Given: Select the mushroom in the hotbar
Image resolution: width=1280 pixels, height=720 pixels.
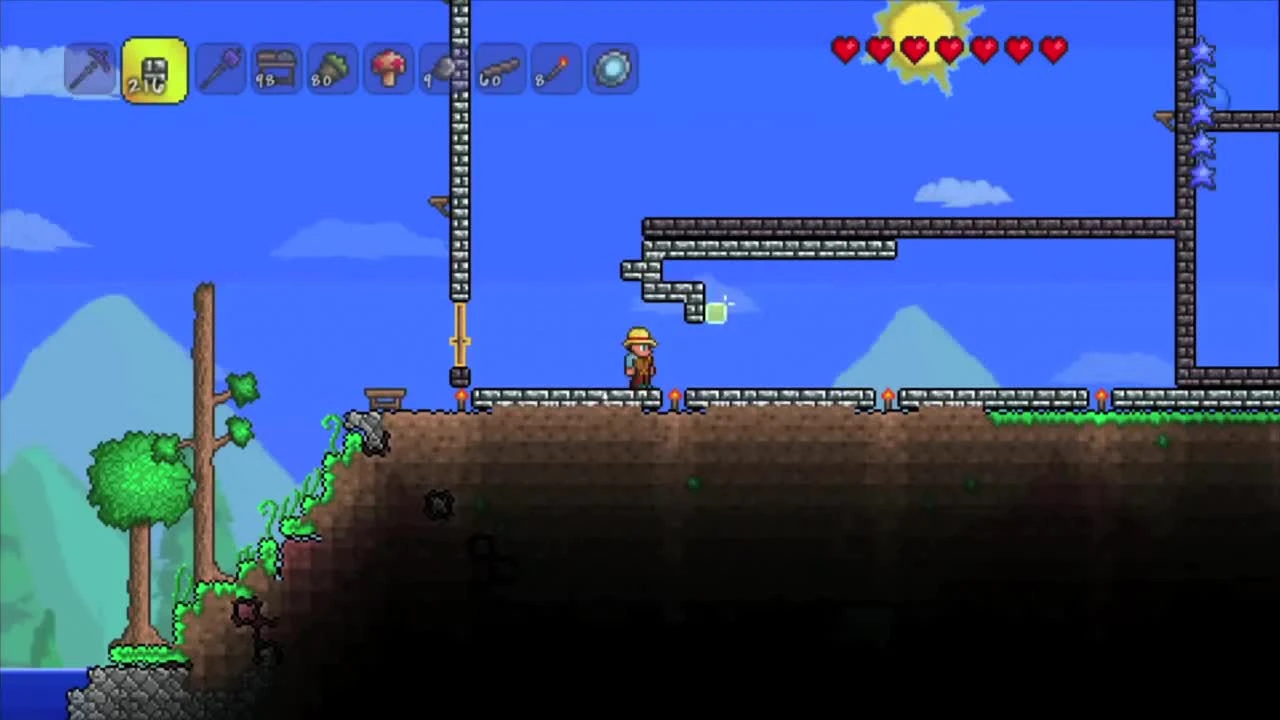Looking at the screenshot, I should pyautogui.click(x=388, y=67).
